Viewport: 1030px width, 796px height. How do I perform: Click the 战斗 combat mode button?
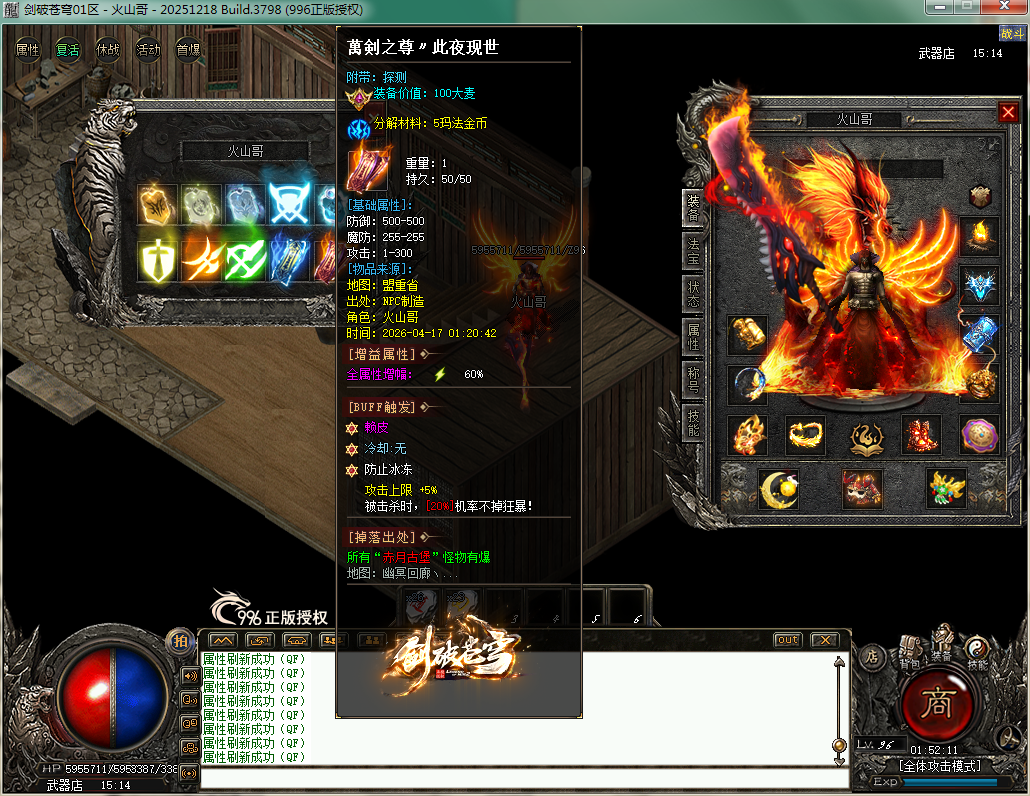click(1012, 33)
